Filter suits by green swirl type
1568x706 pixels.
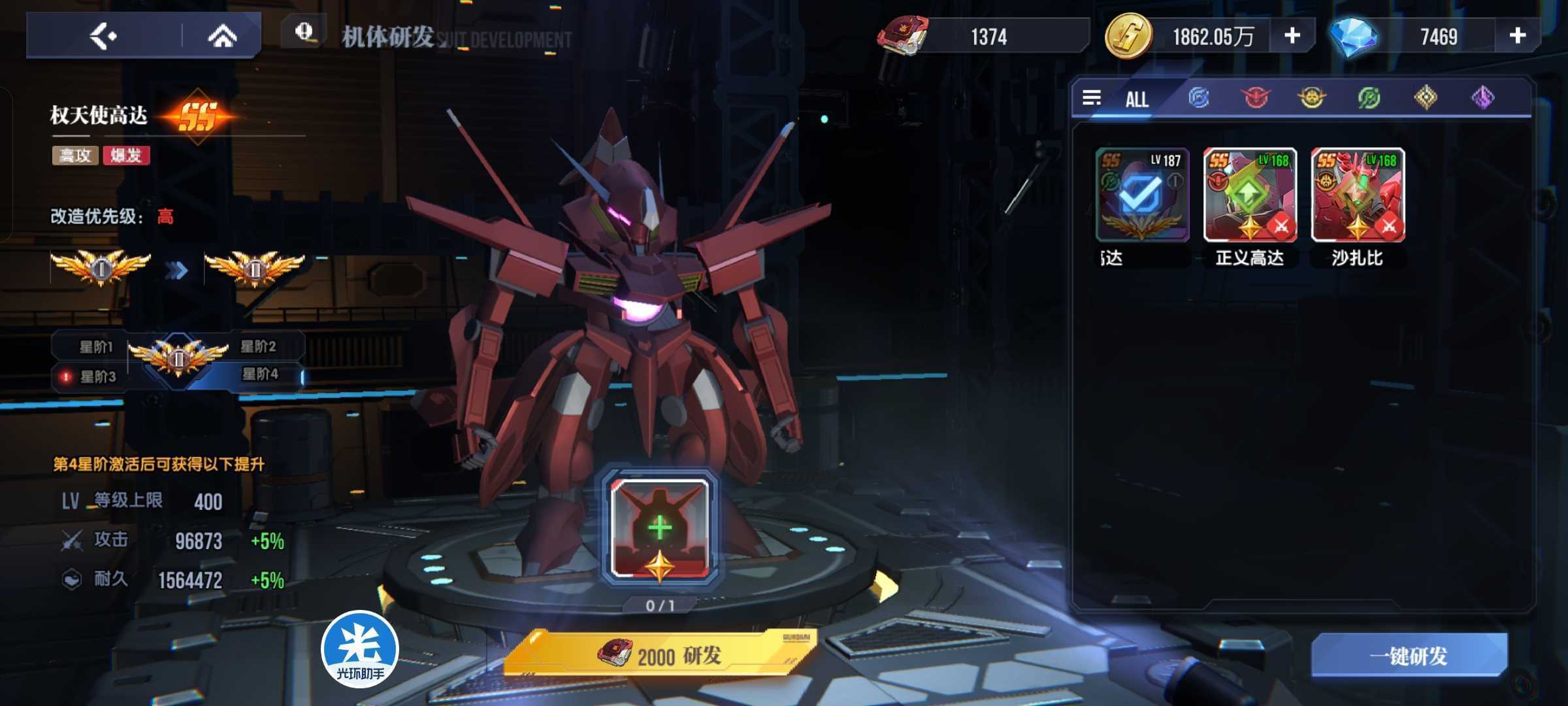1369,98
